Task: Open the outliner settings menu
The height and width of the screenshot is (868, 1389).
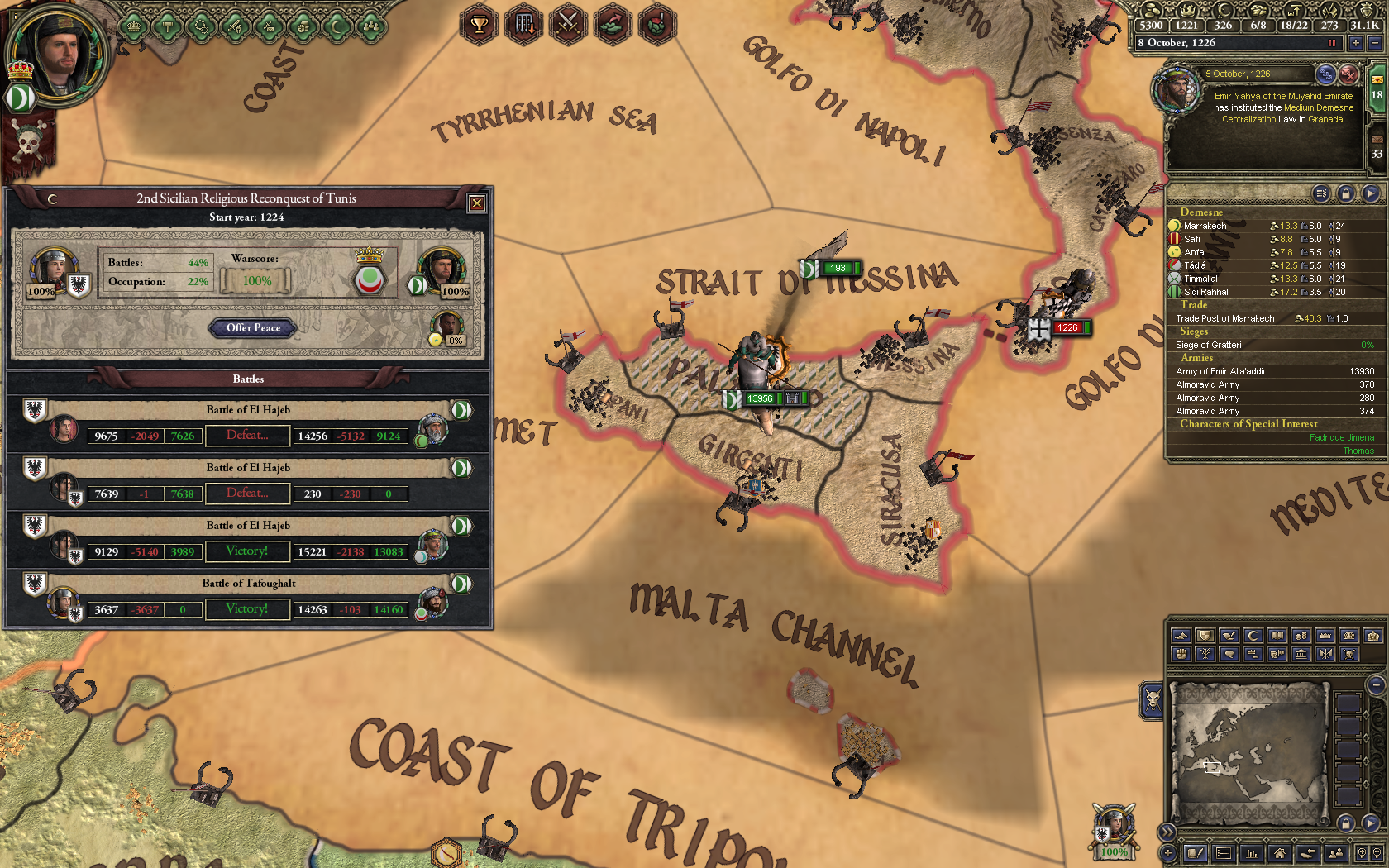Action: [x=1321, y=193]
